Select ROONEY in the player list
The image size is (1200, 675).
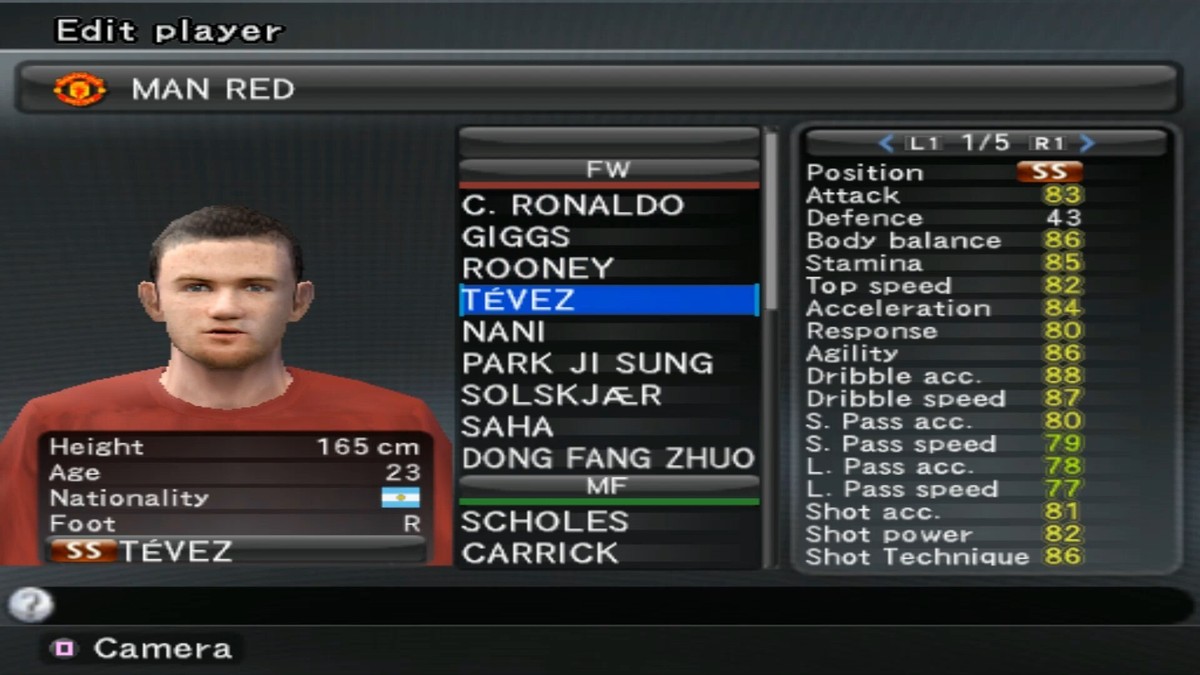pyautogui.click(x=537, y=269)
